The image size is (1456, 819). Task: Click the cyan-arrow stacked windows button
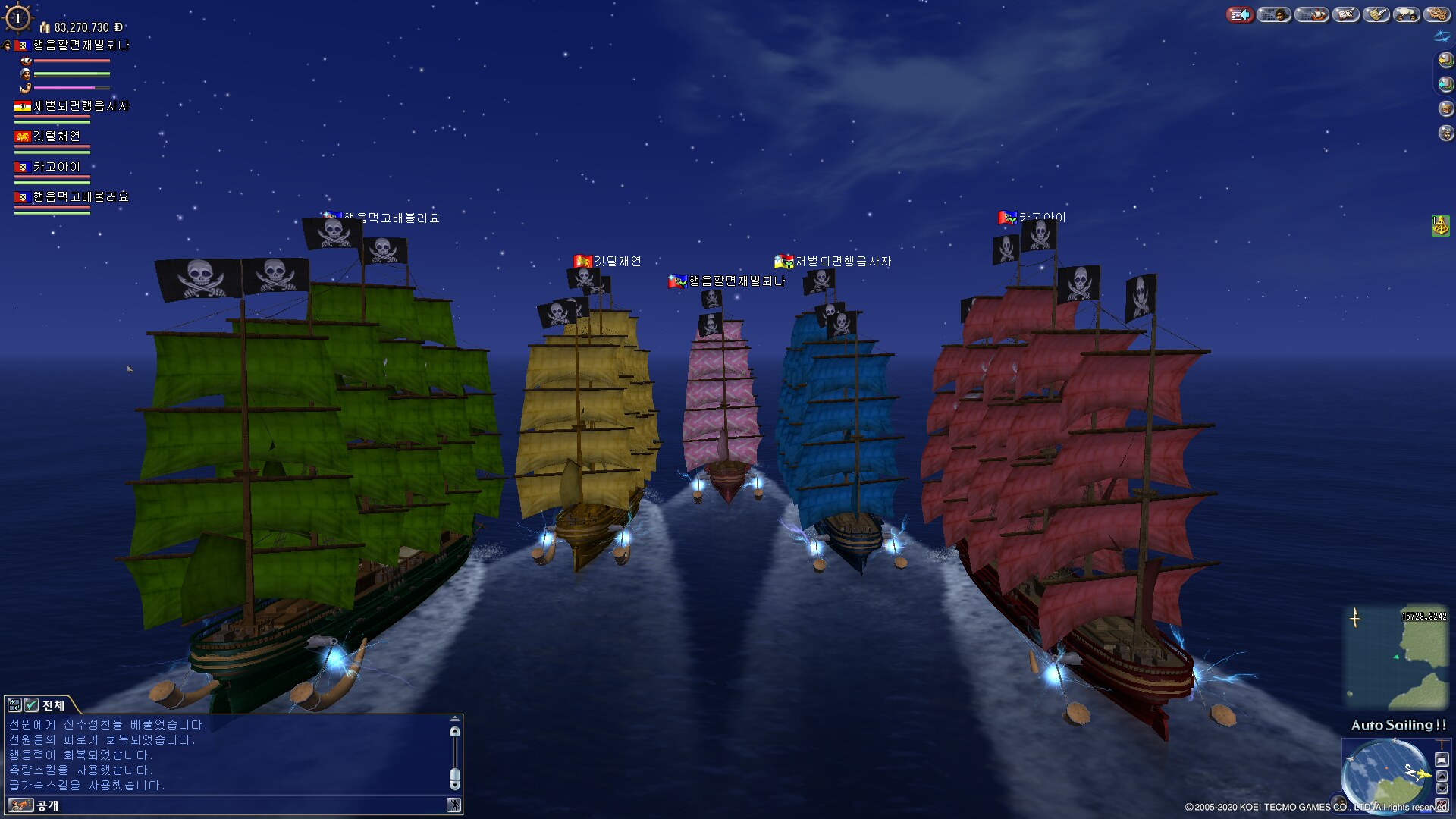1446,84
